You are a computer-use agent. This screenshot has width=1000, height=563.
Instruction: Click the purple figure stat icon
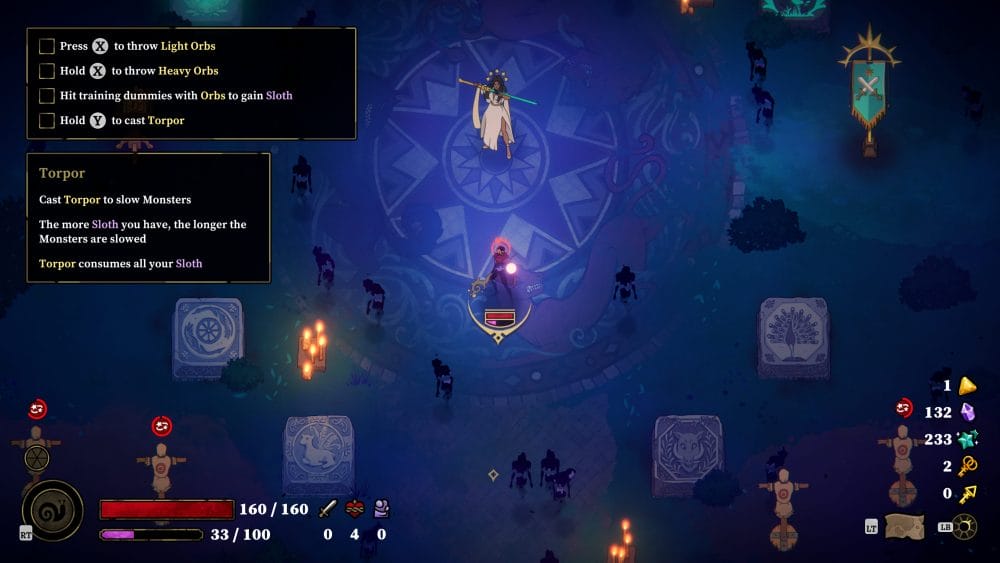(381, 509)
